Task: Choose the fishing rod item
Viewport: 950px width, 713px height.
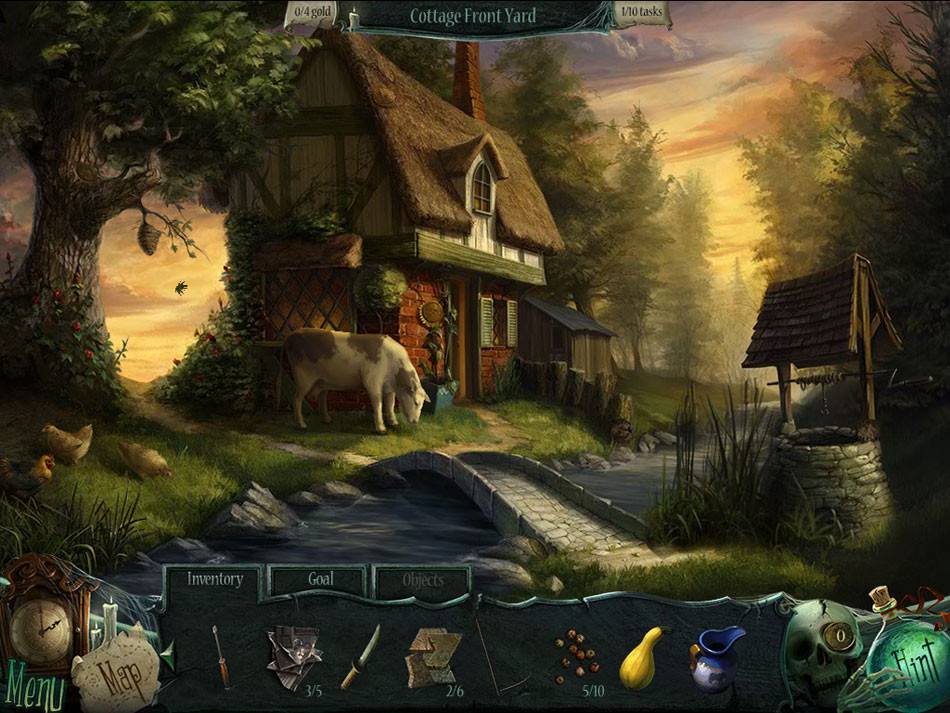Action: click(x=500, y=657)
